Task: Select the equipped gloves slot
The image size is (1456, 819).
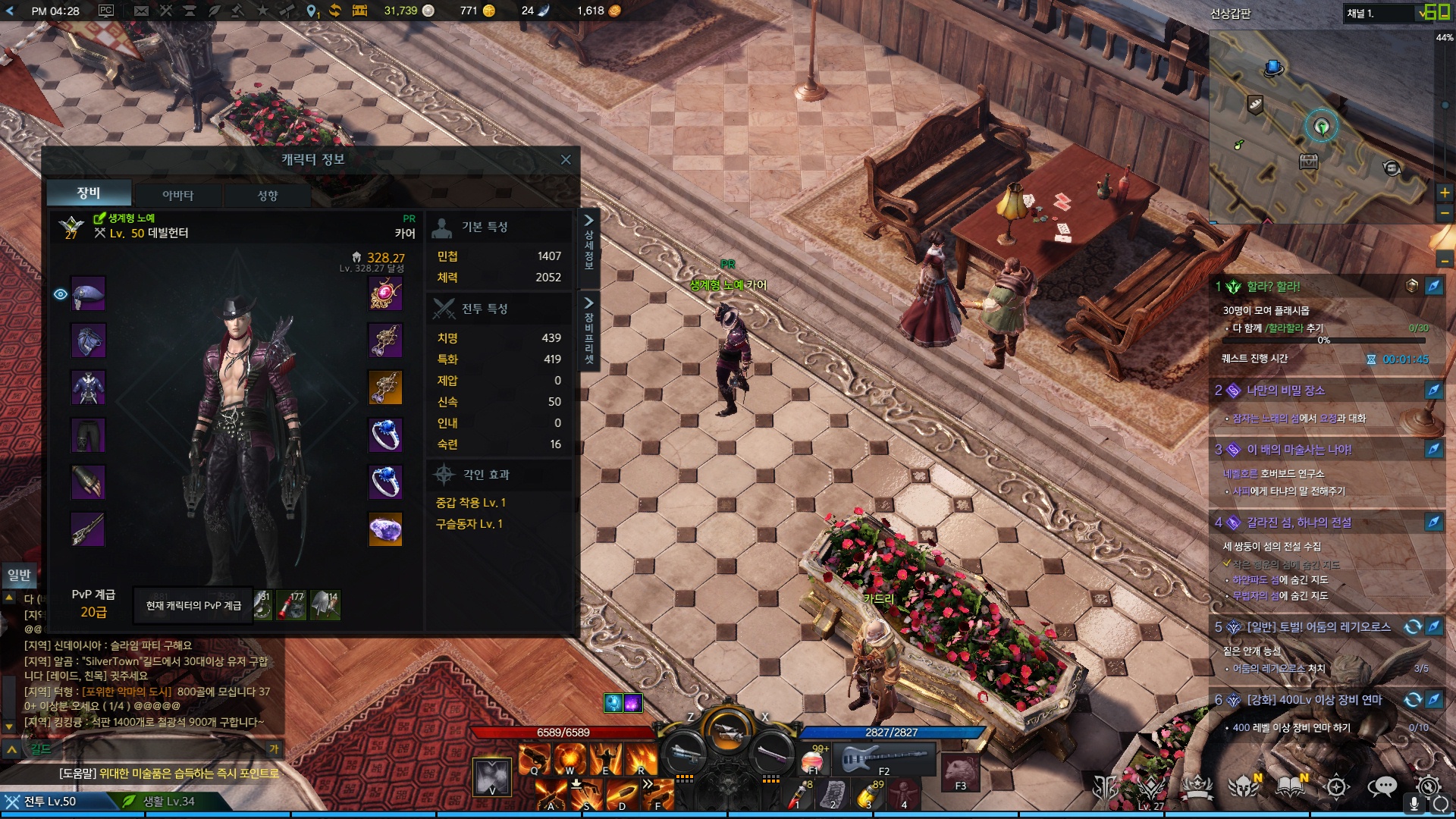Action: pos(88,482)
